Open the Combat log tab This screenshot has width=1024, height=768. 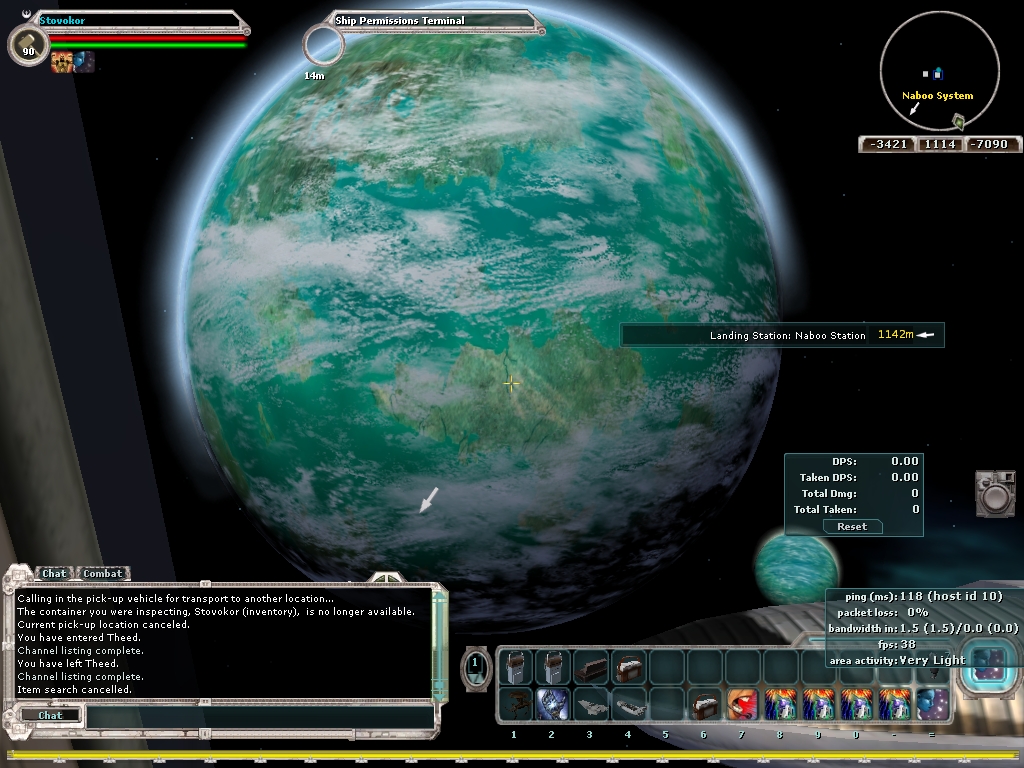(102, 573)
